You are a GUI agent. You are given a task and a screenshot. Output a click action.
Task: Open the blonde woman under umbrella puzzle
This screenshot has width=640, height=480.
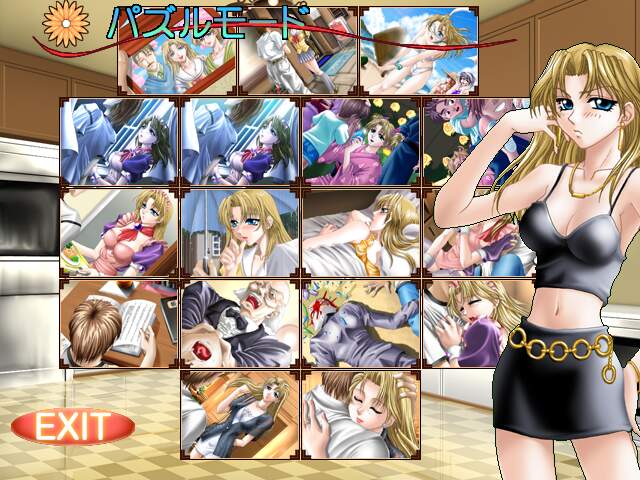pos(240,232)
